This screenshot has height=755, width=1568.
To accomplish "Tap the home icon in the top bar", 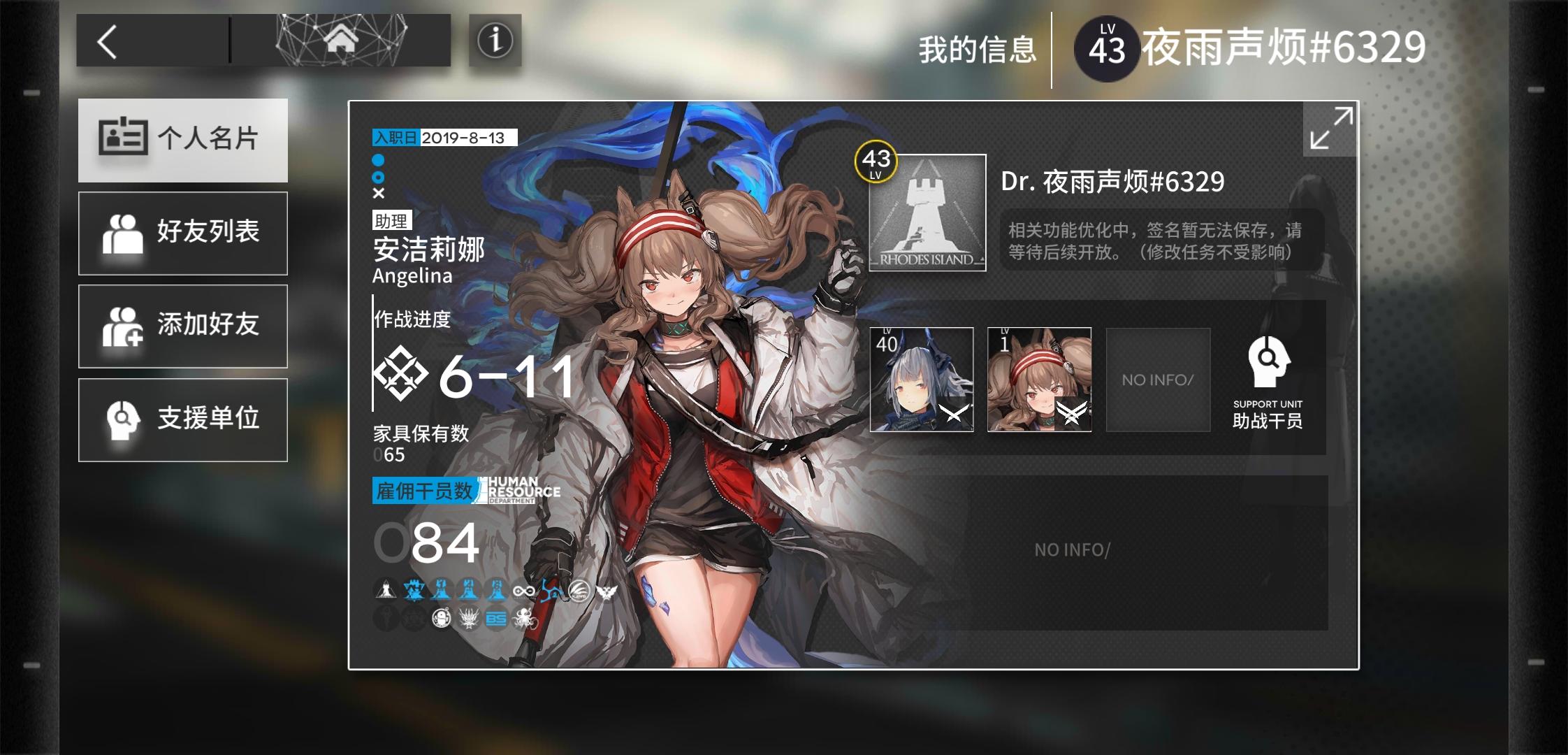I will pos(342,41).
